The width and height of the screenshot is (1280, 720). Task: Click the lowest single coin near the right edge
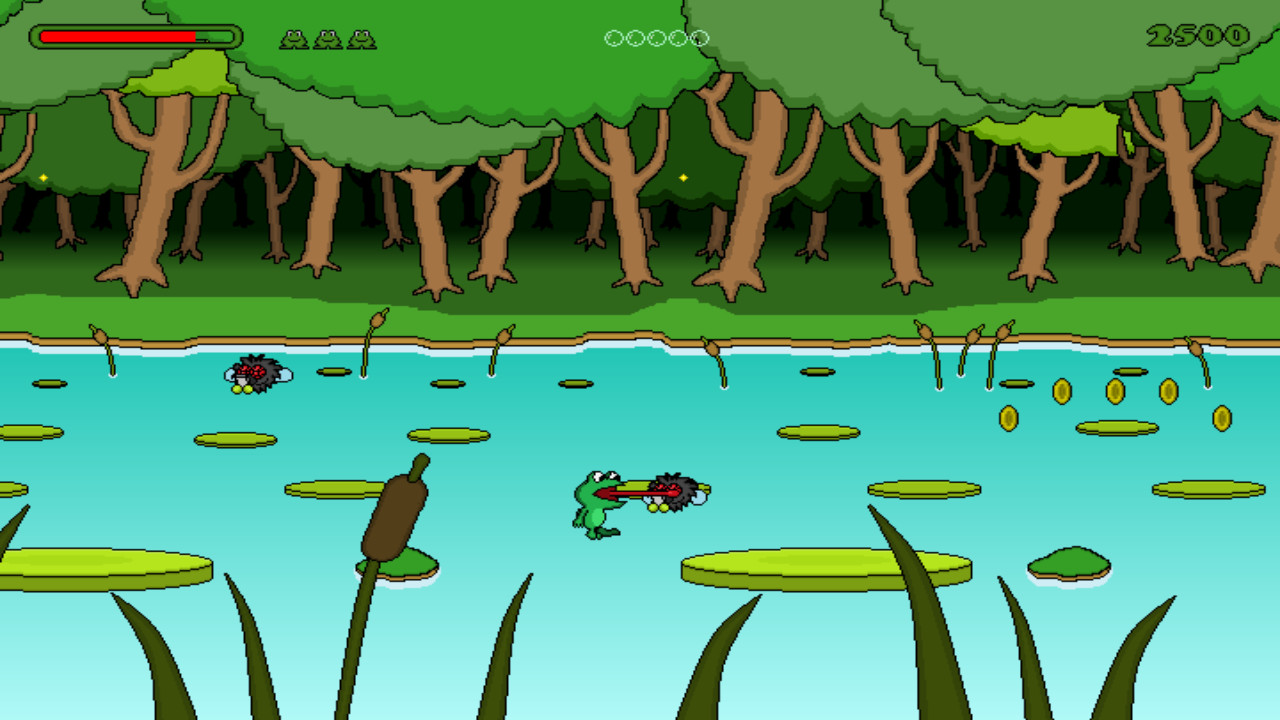point(1222,418)
